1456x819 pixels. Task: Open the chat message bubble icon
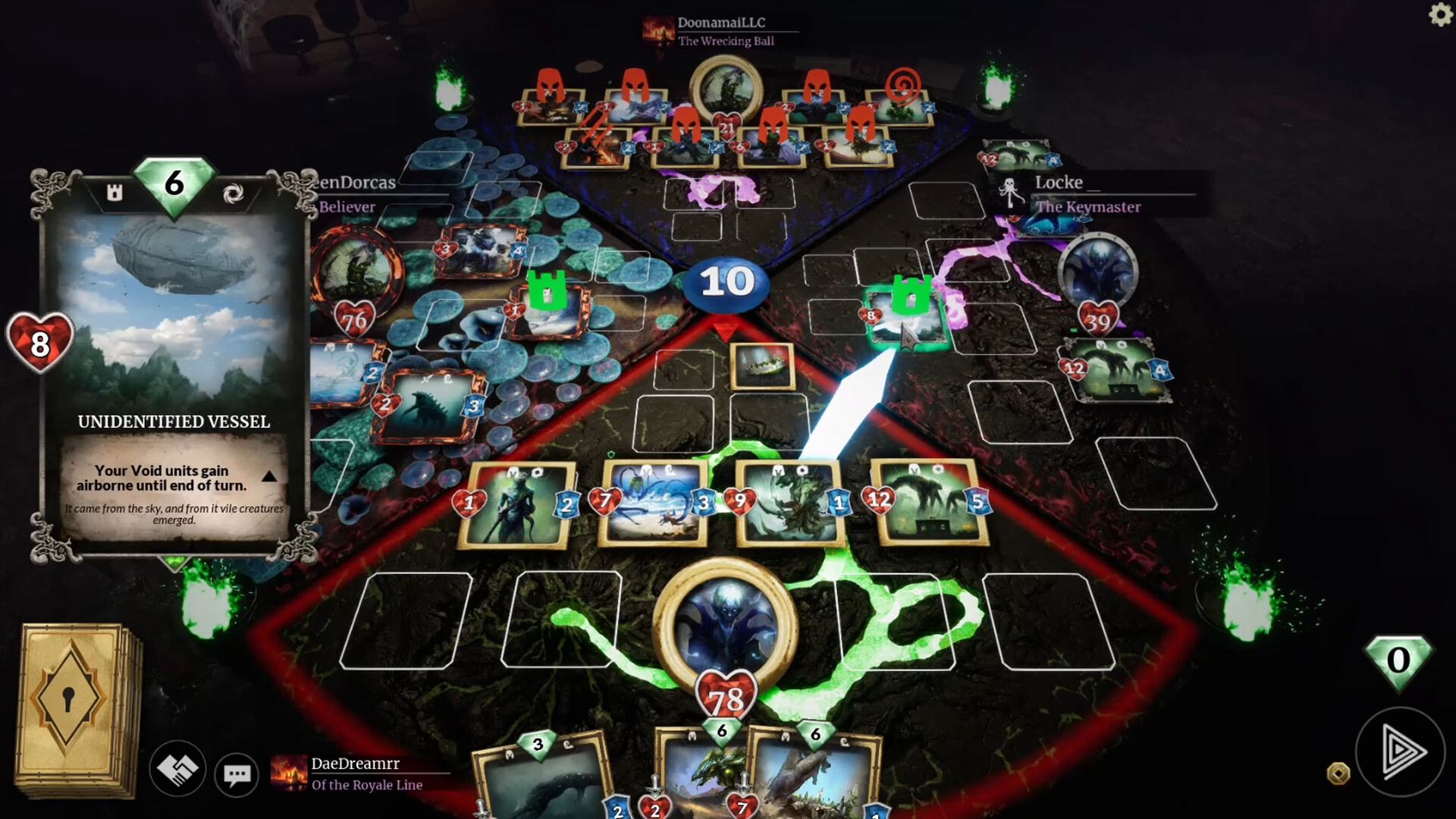coord(237,774)
